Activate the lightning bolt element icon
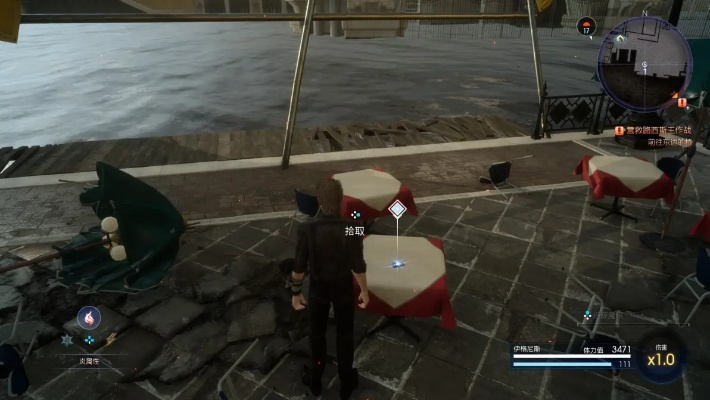 pos(111,340)
